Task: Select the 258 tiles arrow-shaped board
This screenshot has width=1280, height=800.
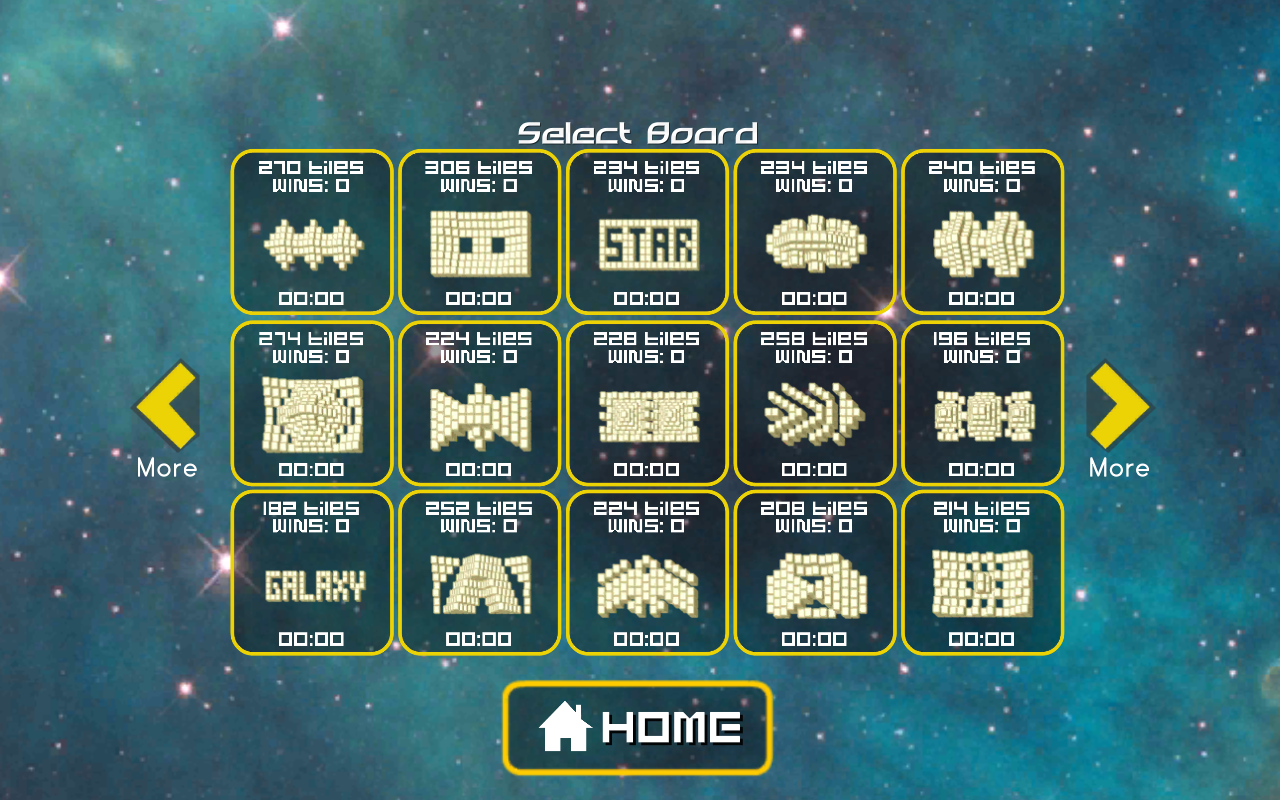Action: coord(814,405)
